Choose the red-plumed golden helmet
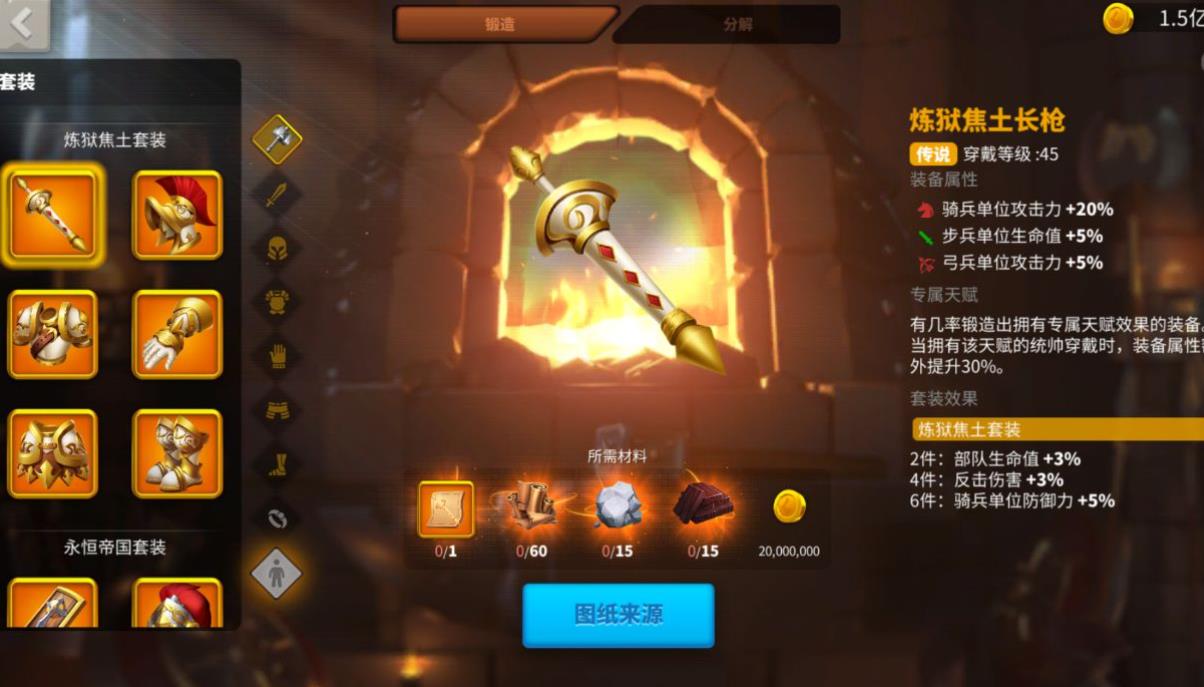The height and width of the screenshot is (687, 1204). [177, 214]
